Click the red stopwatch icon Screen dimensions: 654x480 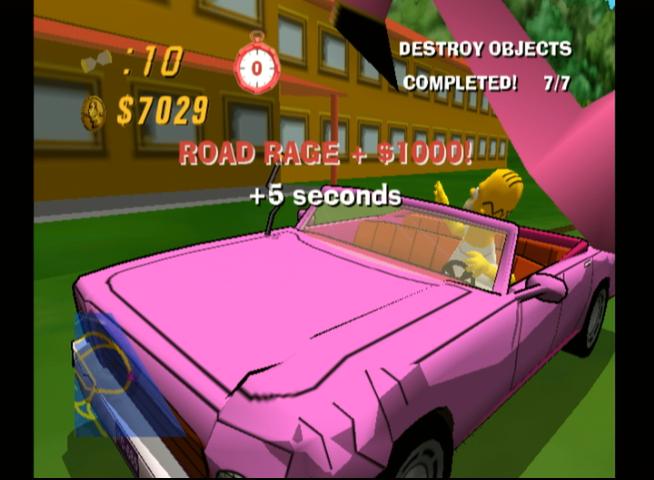(255, 65)
